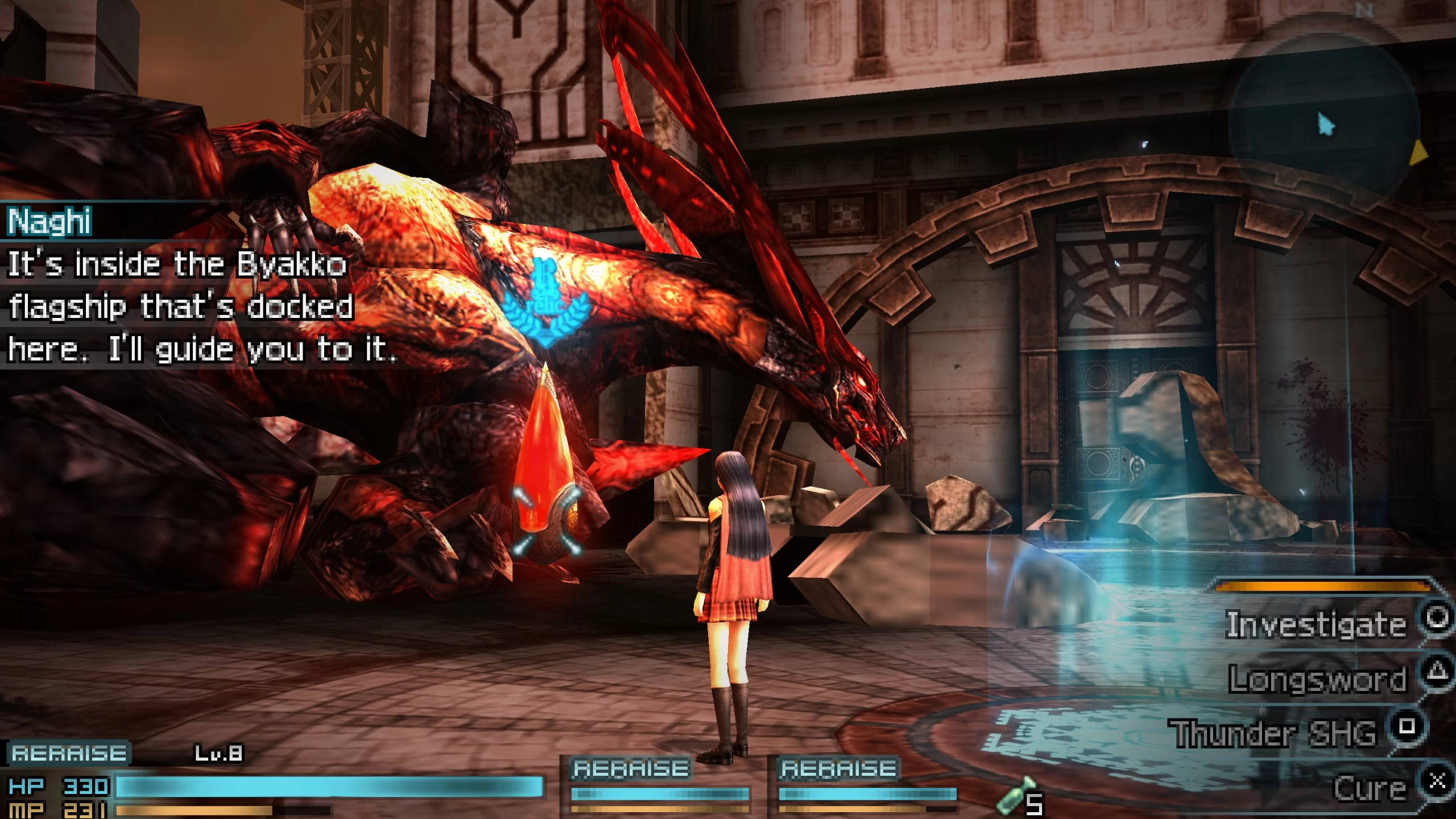Image resolution: width=1456 pixels, height=819 pixels.
Task: Use the green potion item icon
Action: click(1012, 796)
